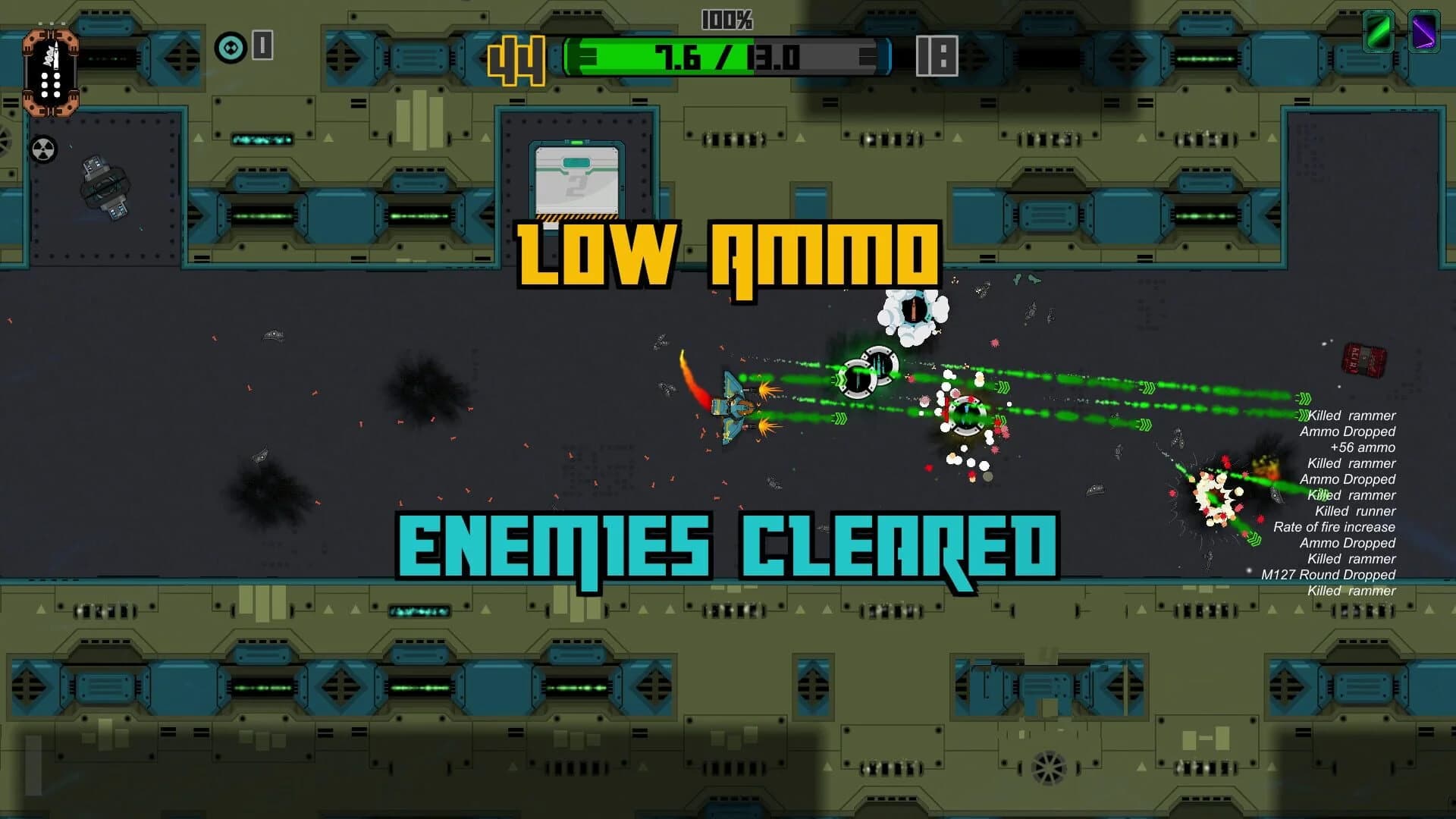Select the teal orb currency icon near its counter
This screenshot has height=819, width=1456.
click(x=229, y=47)
